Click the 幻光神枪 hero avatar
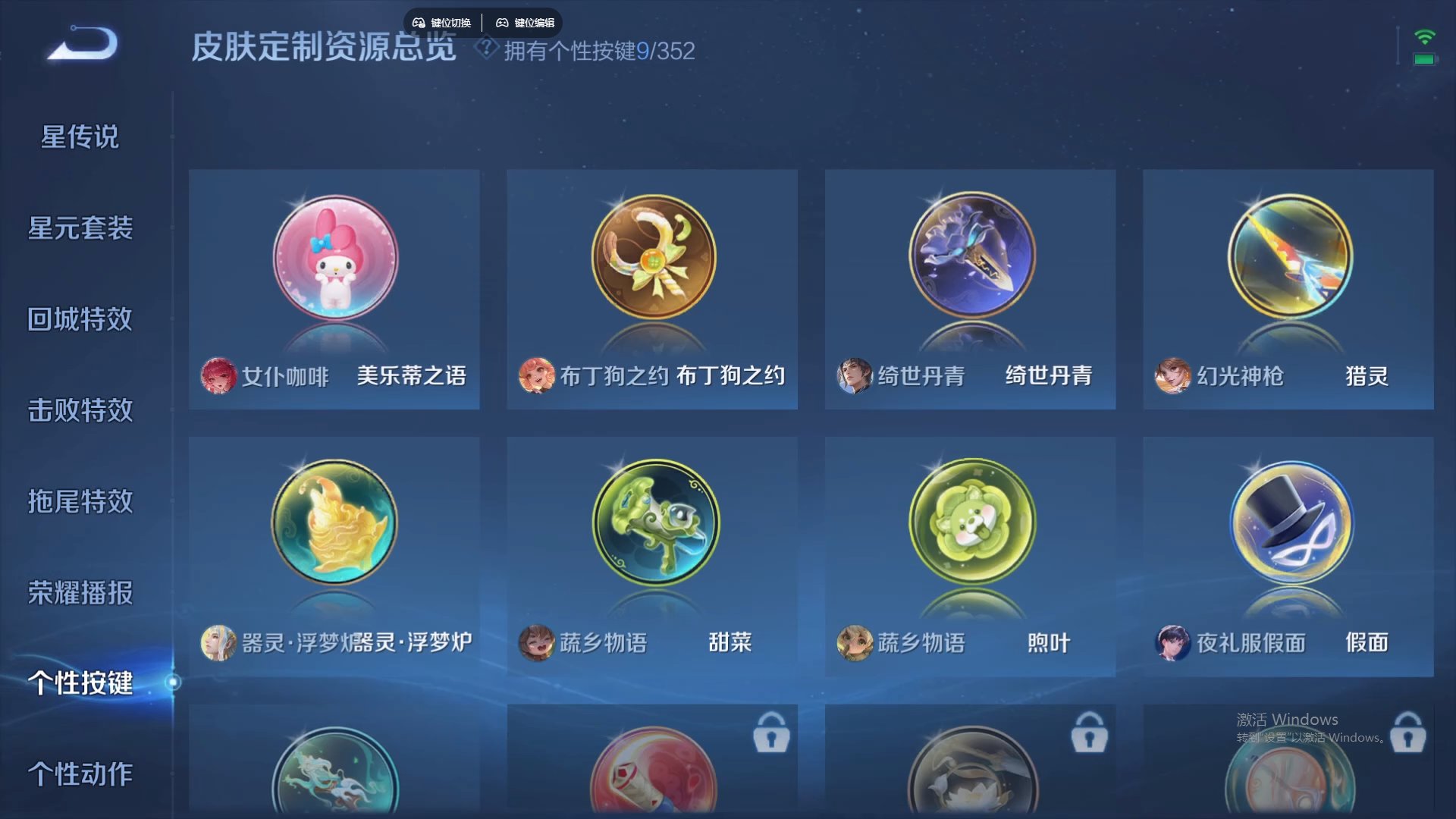 point(1172,377)
